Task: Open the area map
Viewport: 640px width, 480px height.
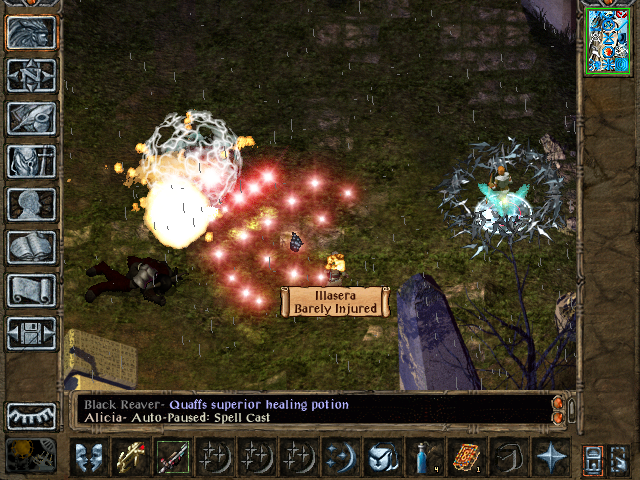Action: tap(31, 75)
